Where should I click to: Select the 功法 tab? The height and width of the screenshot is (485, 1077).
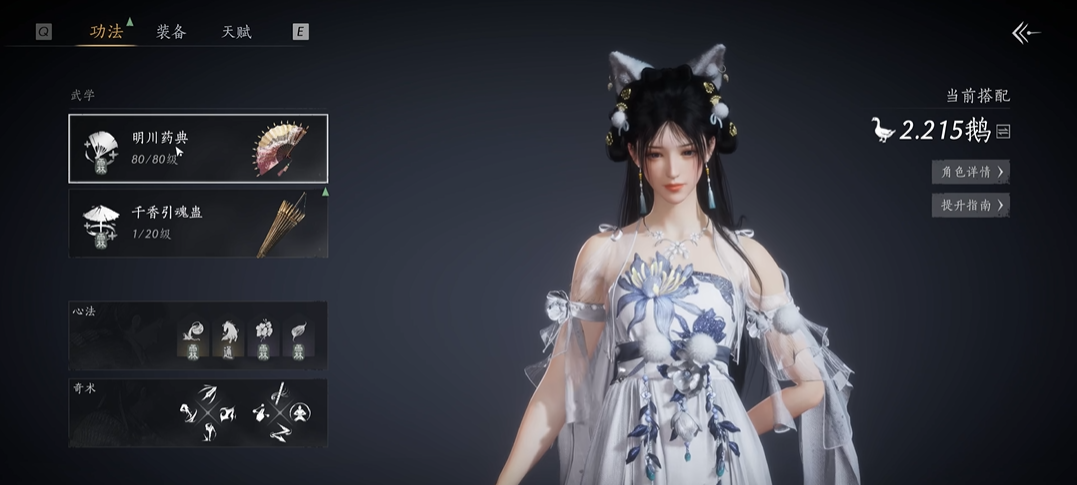tap(106, 32)
